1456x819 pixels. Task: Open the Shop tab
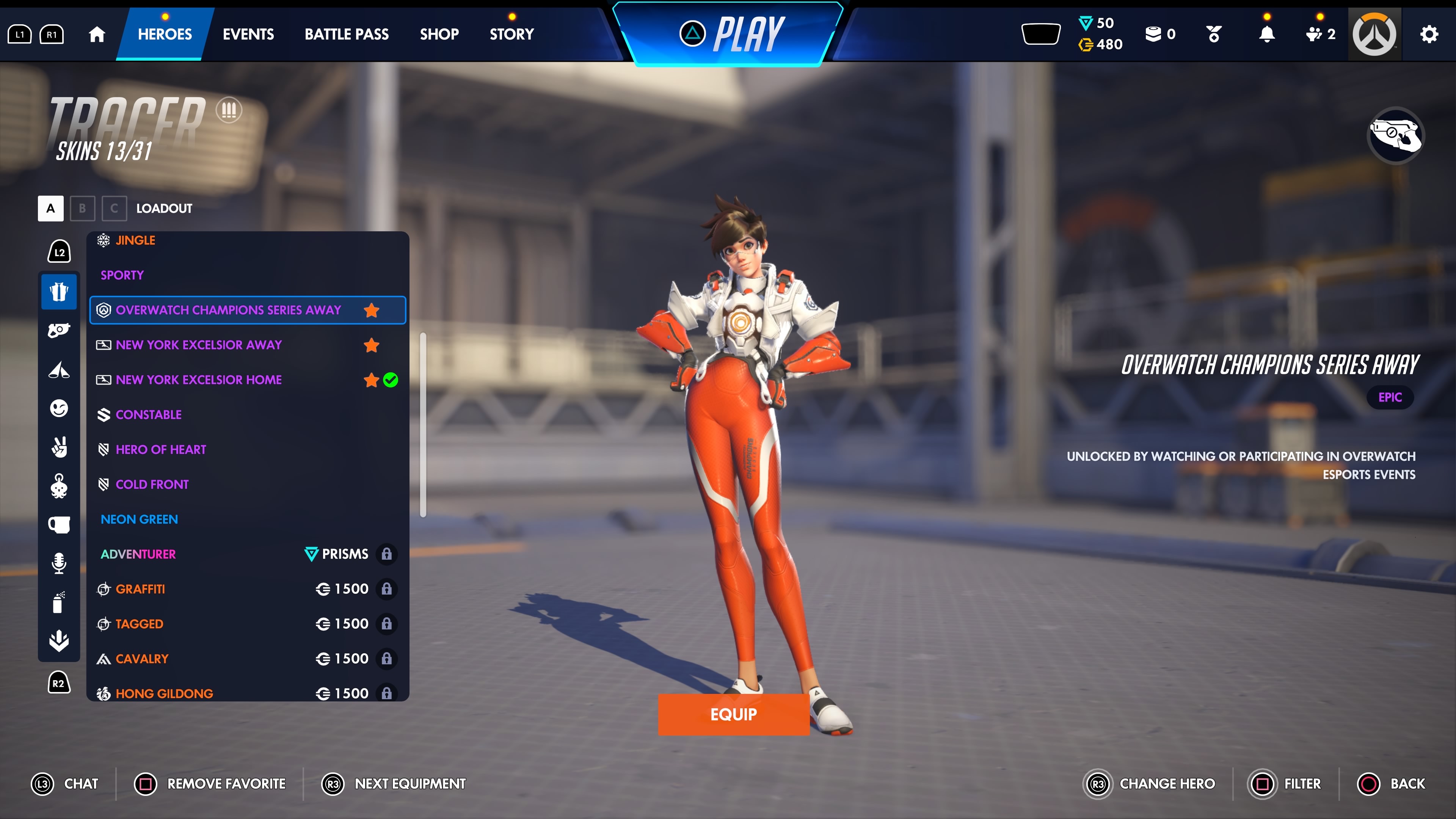pyautogui.click(x=439, y=34)
